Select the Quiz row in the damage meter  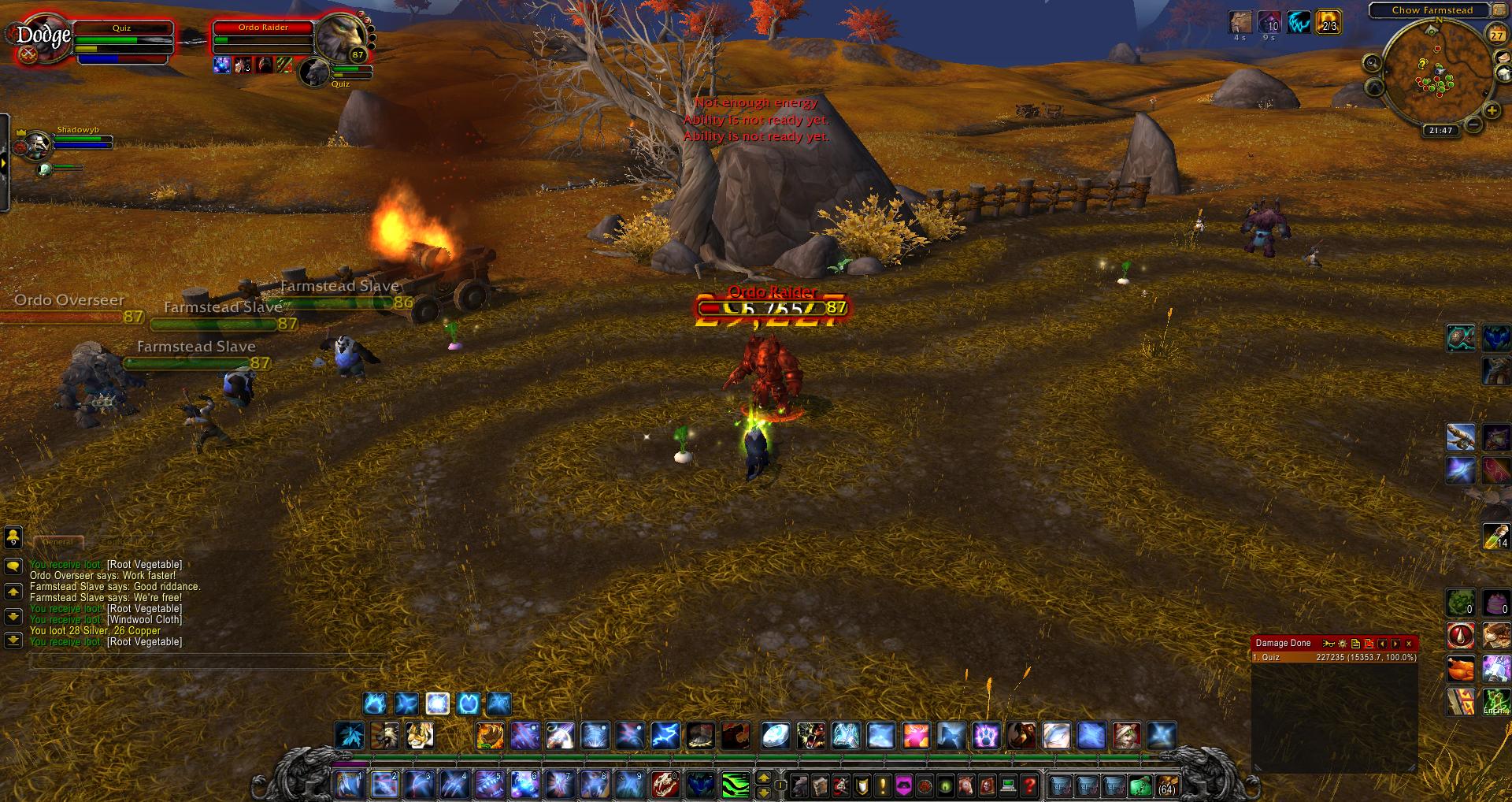1334,657
